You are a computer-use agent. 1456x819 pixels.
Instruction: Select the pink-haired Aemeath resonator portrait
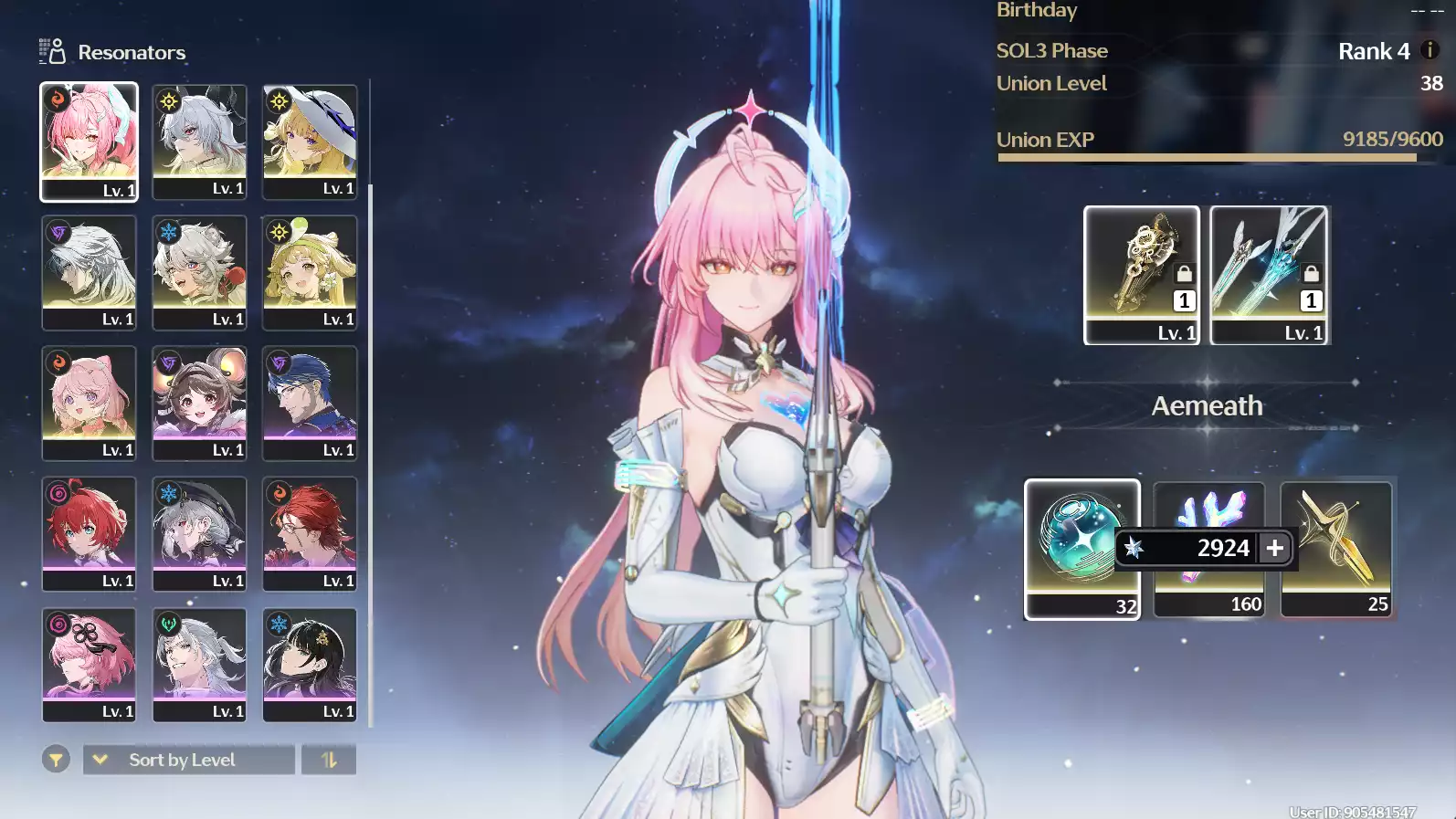(x=89, y=141)
